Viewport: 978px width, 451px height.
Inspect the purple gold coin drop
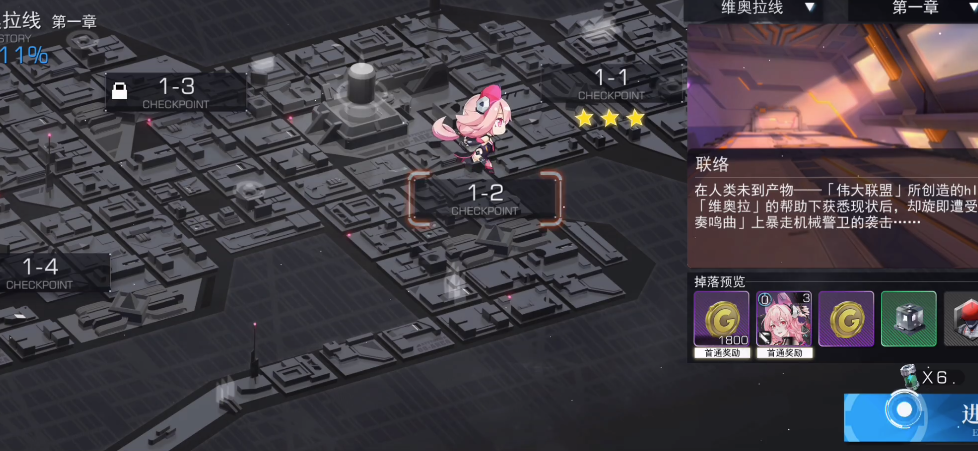(x=846, y=319)
